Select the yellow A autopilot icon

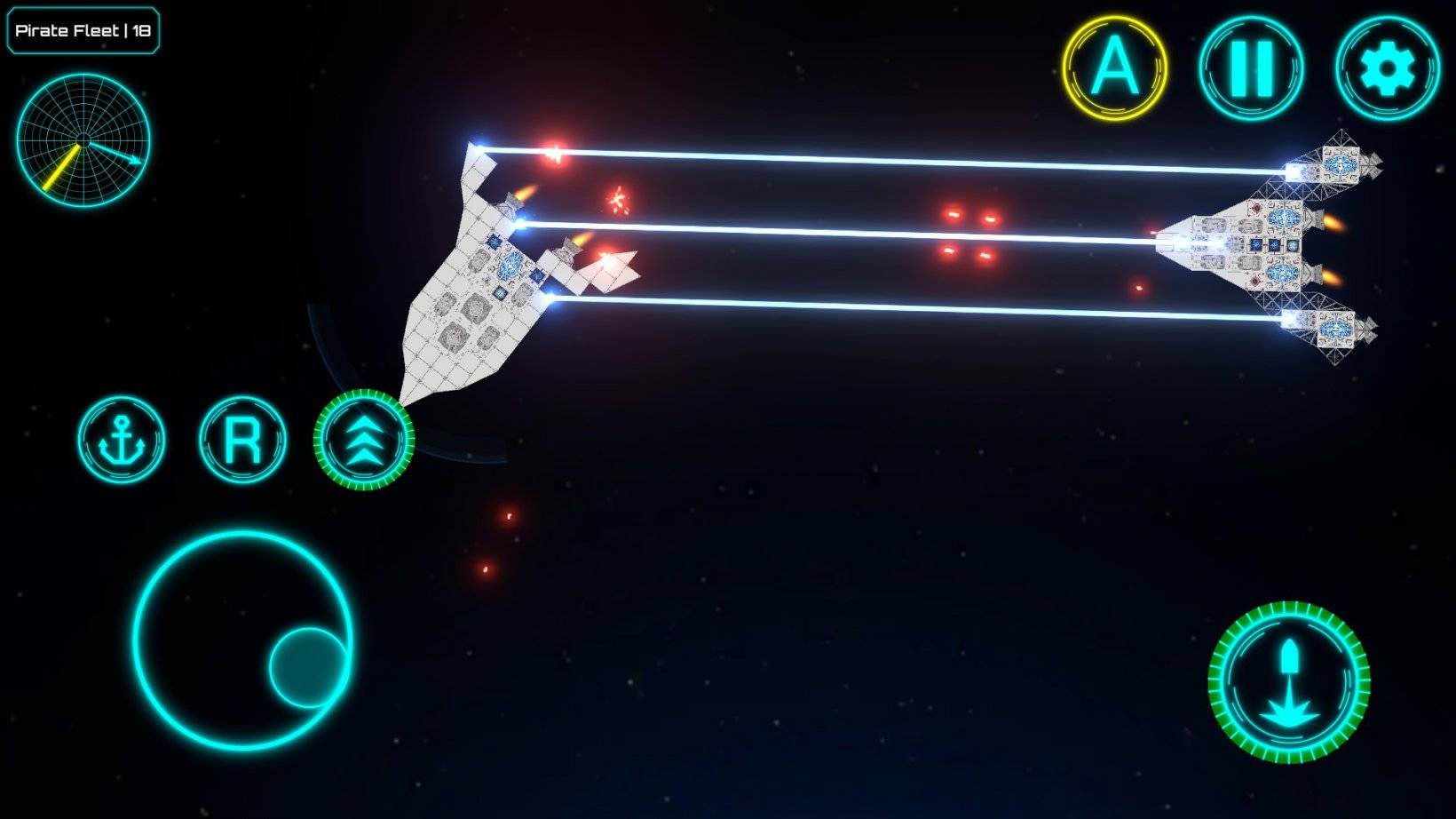pyautogui.click(x=1117, y=65)
